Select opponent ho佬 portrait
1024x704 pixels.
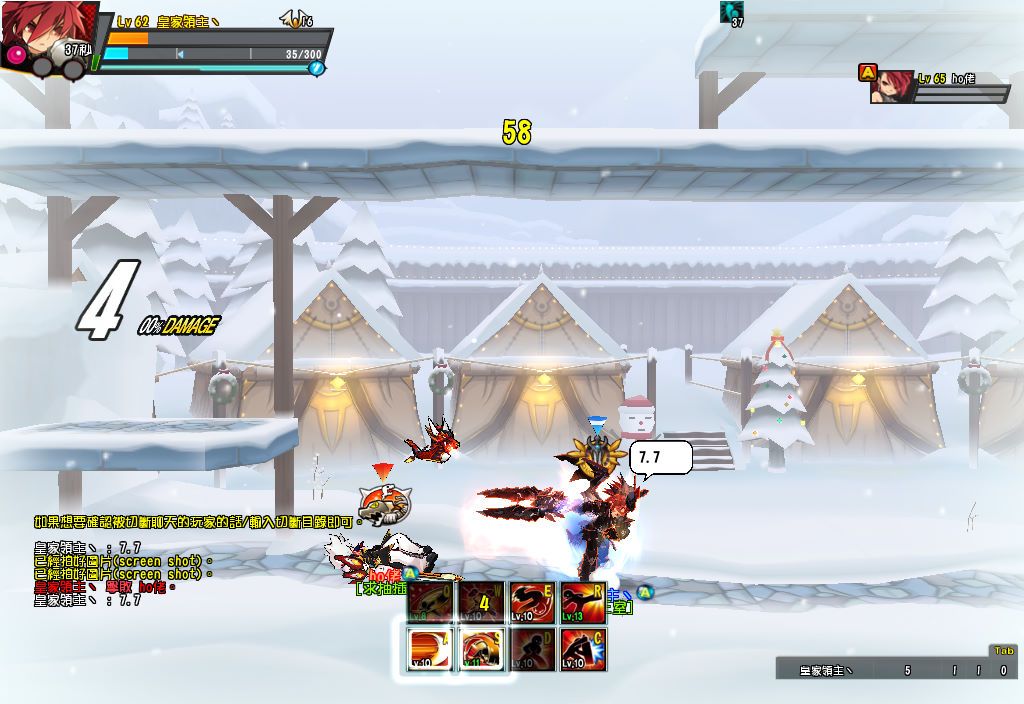coord(890,87)
